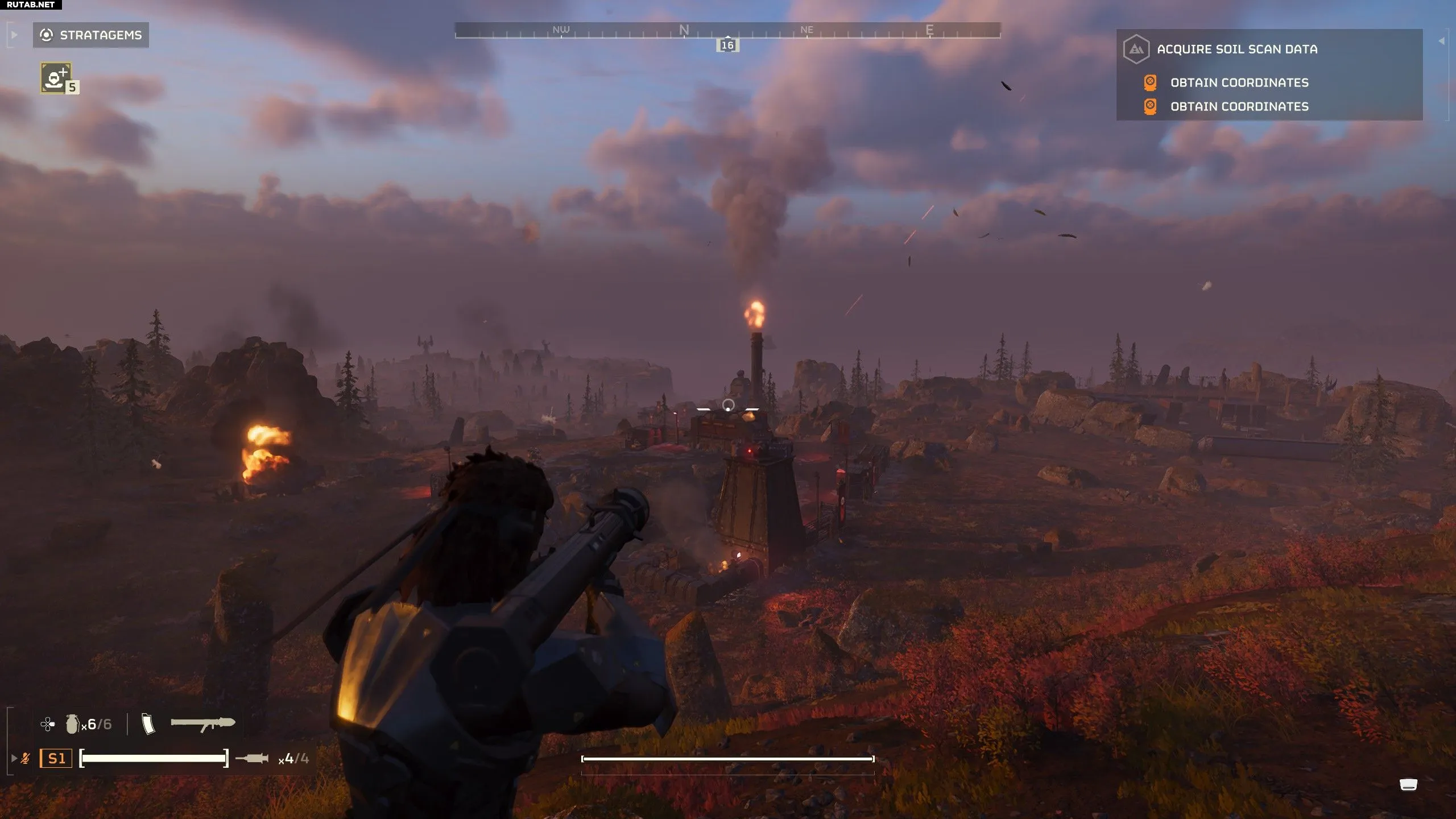1456x819 pixels.
Task: Select the first Obtain Coordinates objective
Action: click(x=1239, y=82)
